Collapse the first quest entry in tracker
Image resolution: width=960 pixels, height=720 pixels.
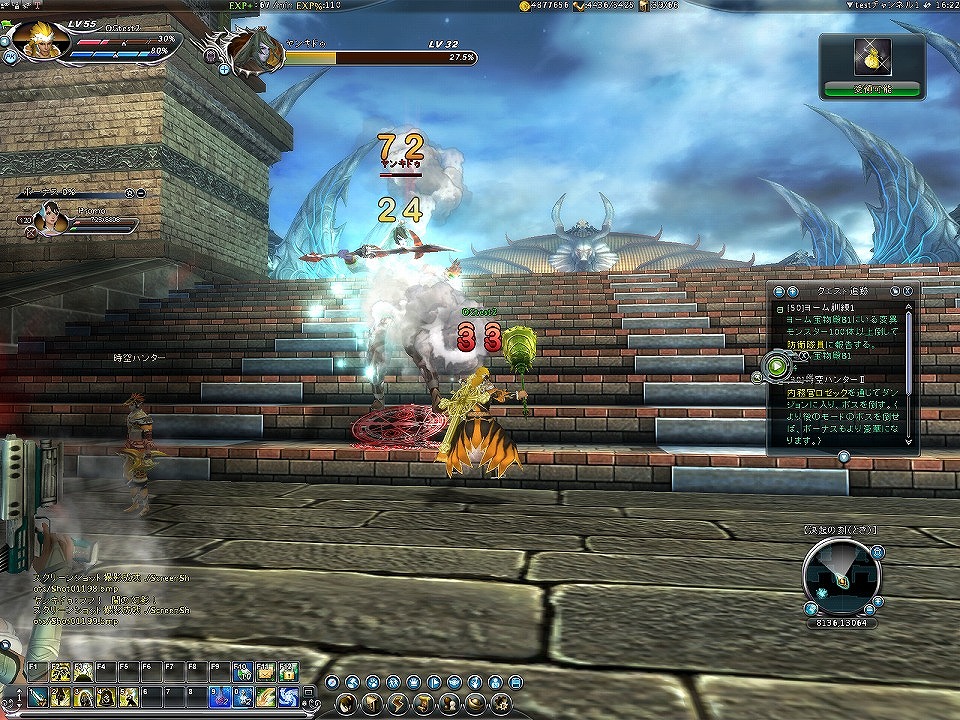[x=779, y=309]
